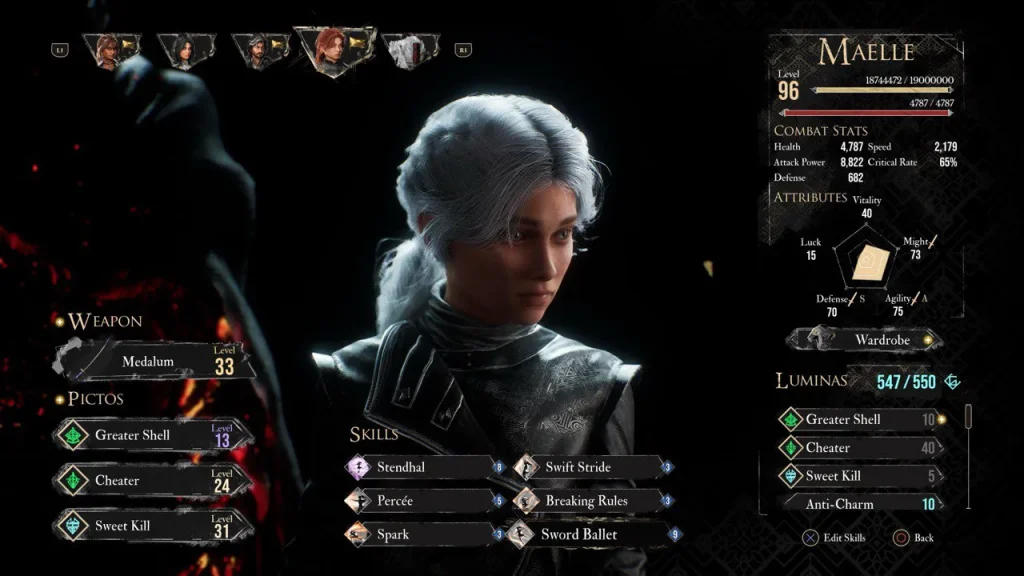The height and width of the screenshot is (576, 1024).
Task: Open the Medalum weapon slot
Action: pos(155,361)
